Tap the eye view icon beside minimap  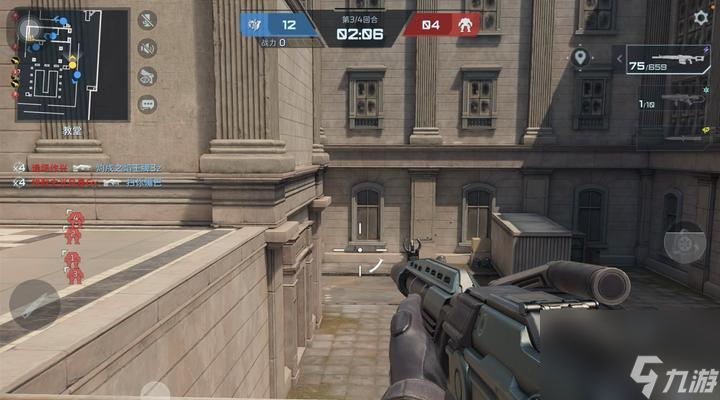(147, 76)
